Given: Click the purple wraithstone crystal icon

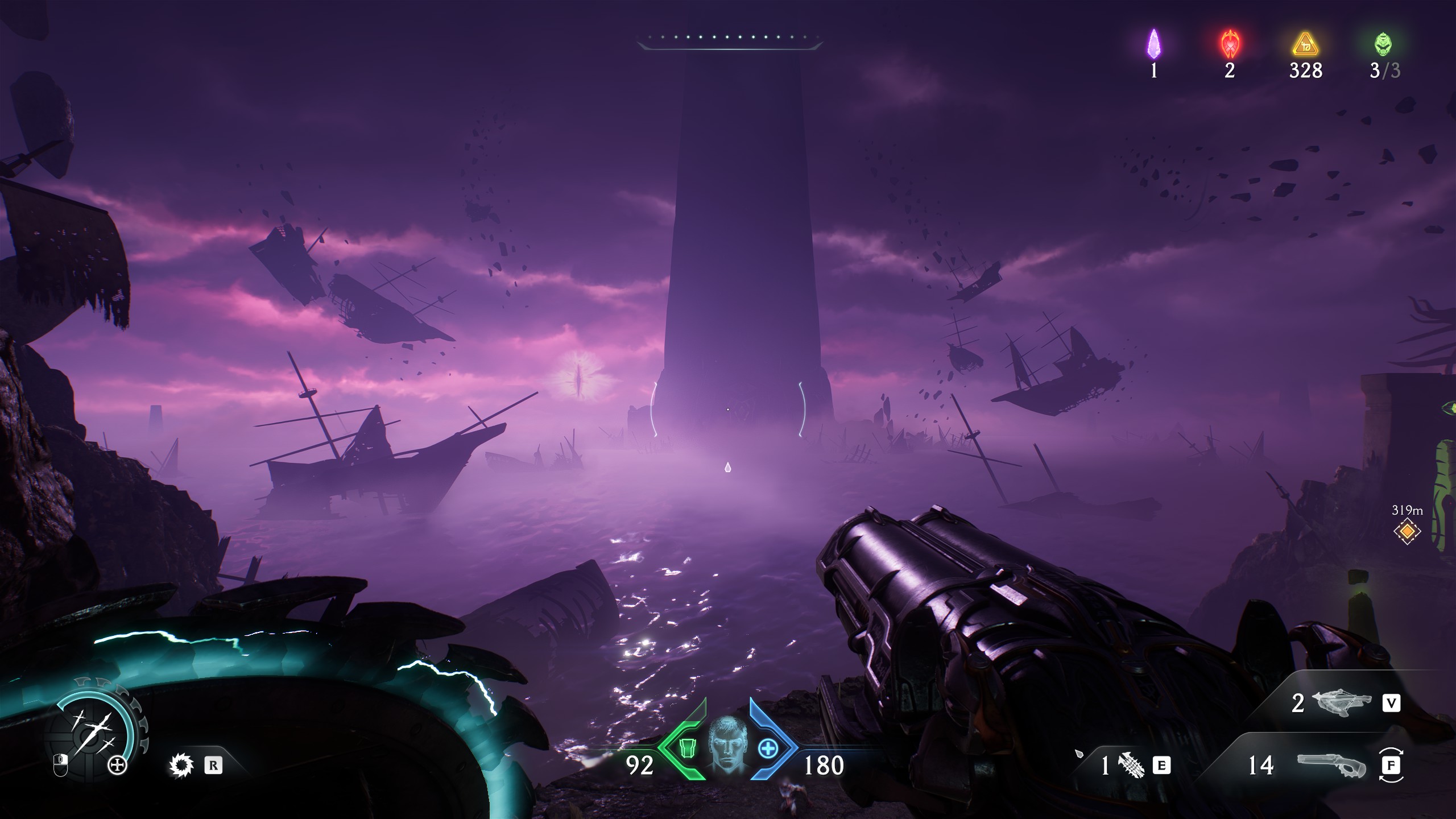Looking at the screenshot, I should point(1153,44).
